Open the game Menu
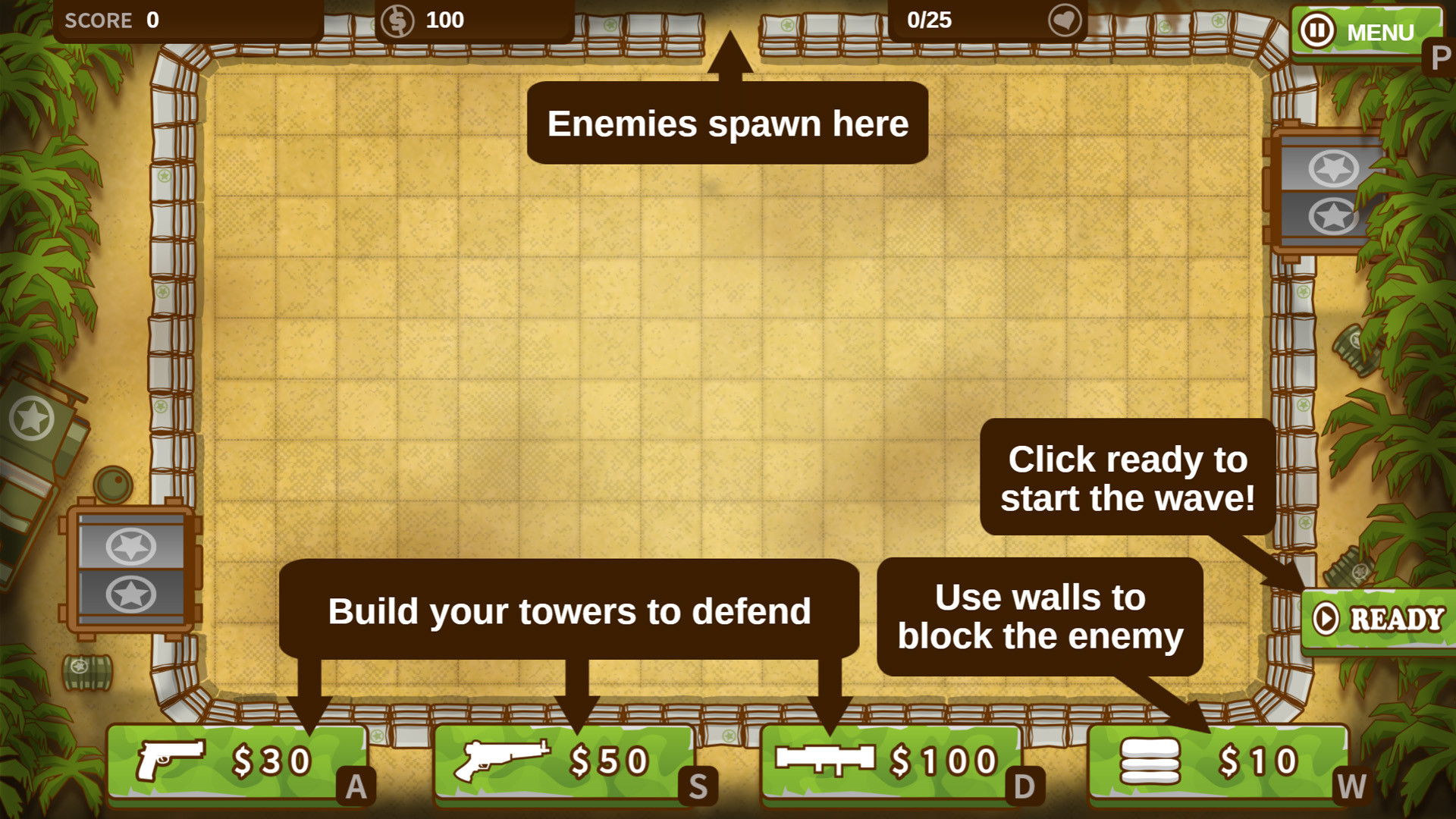Viewport: 1456px width, 819px height. 1380,32
